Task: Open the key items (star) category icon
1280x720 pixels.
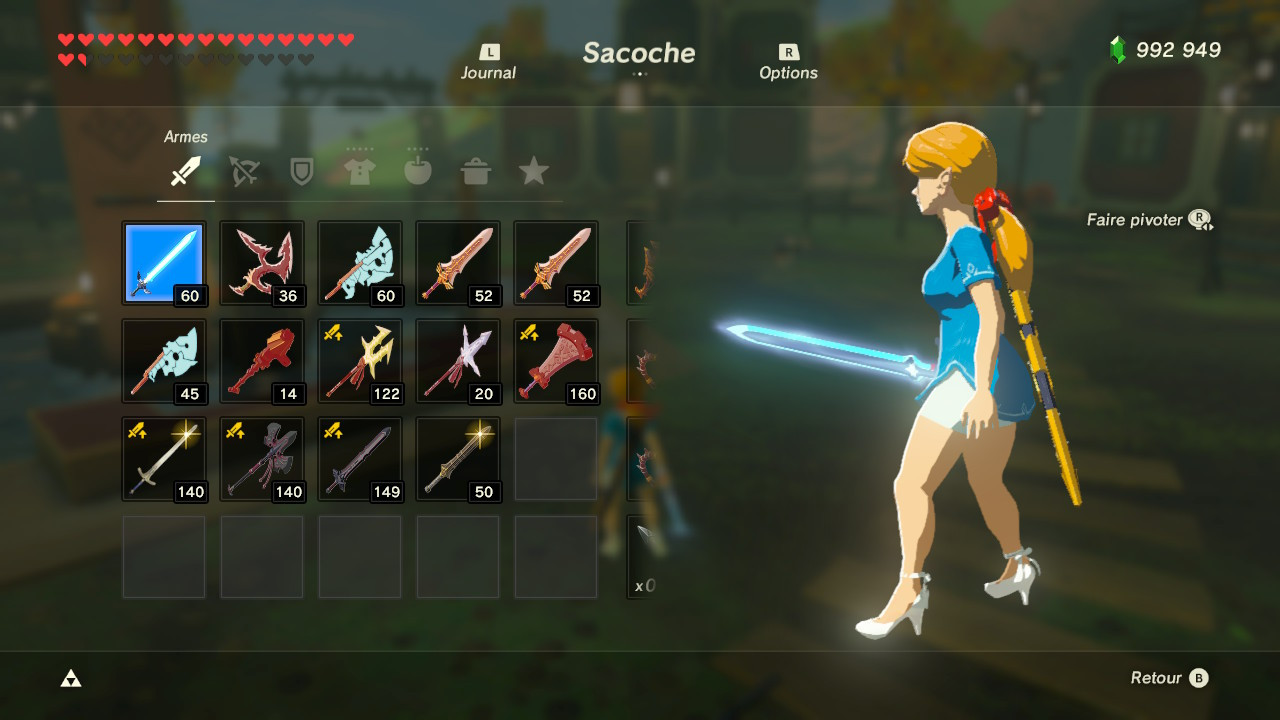Action: [533, 170]
